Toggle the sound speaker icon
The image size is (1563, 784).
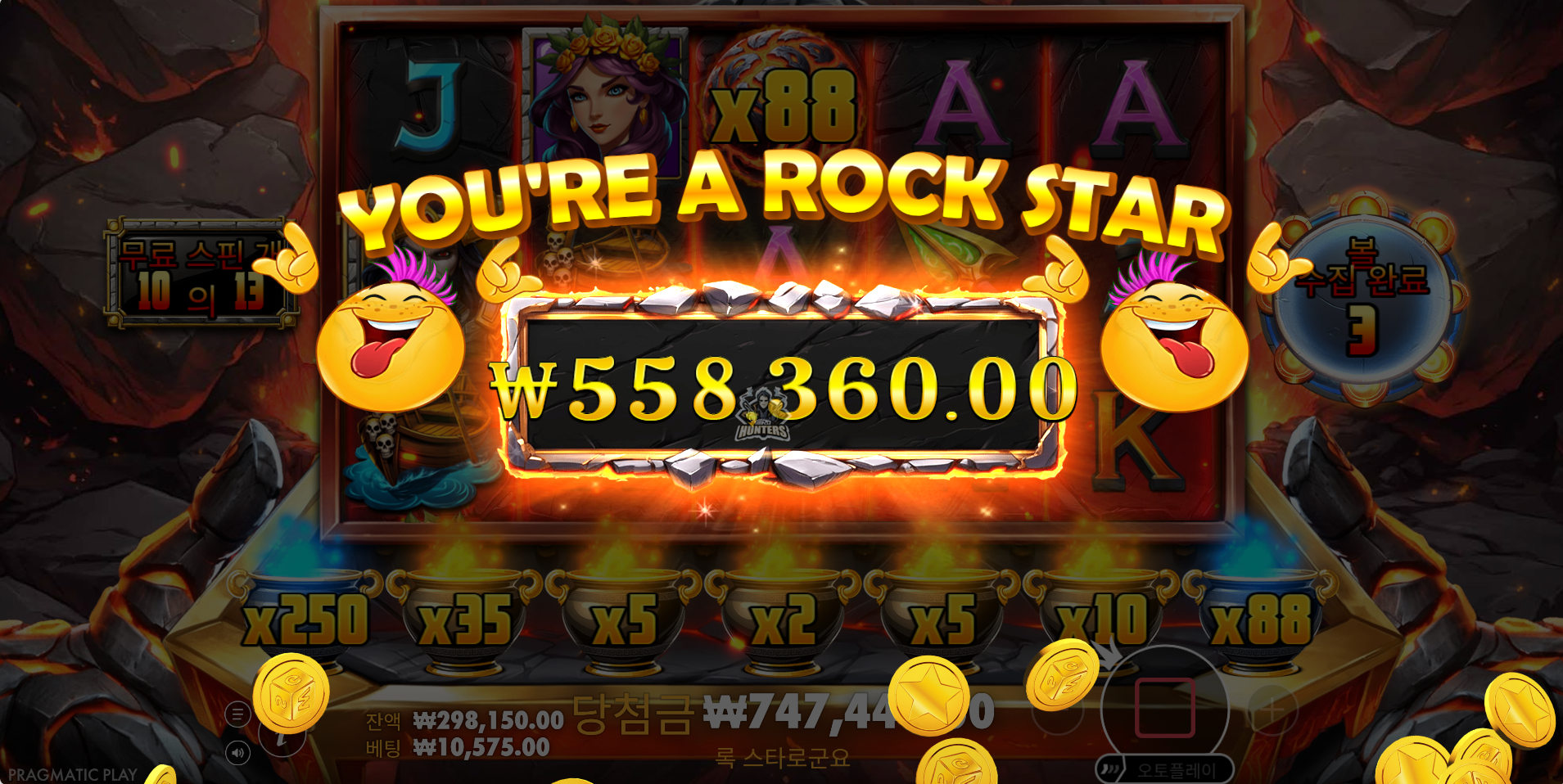click(237, 753)
